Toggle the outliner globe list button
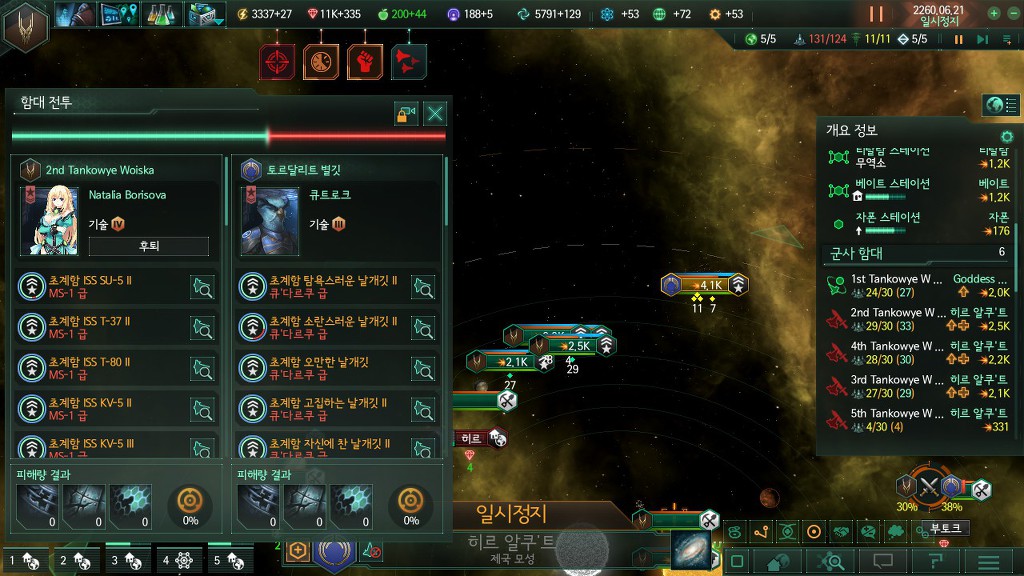 (x=995, y=105)
